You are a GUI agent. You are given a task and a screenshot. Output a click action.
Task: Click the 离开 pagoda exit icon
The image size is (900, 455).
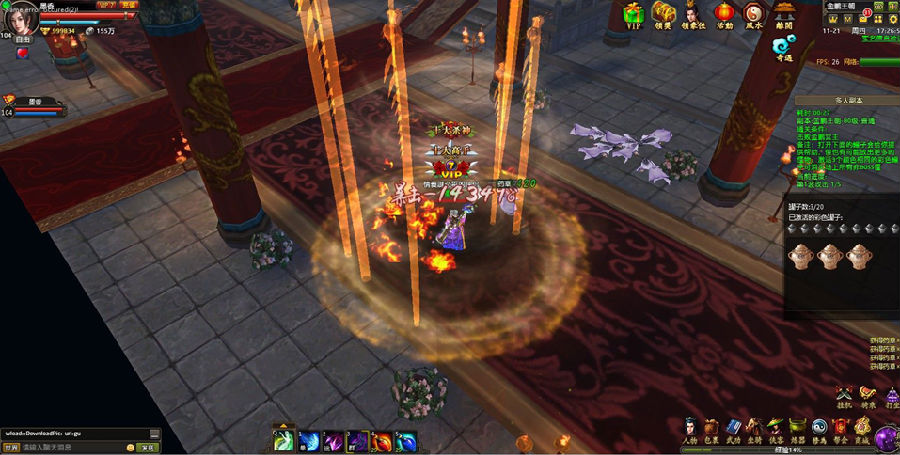point(785,13)
